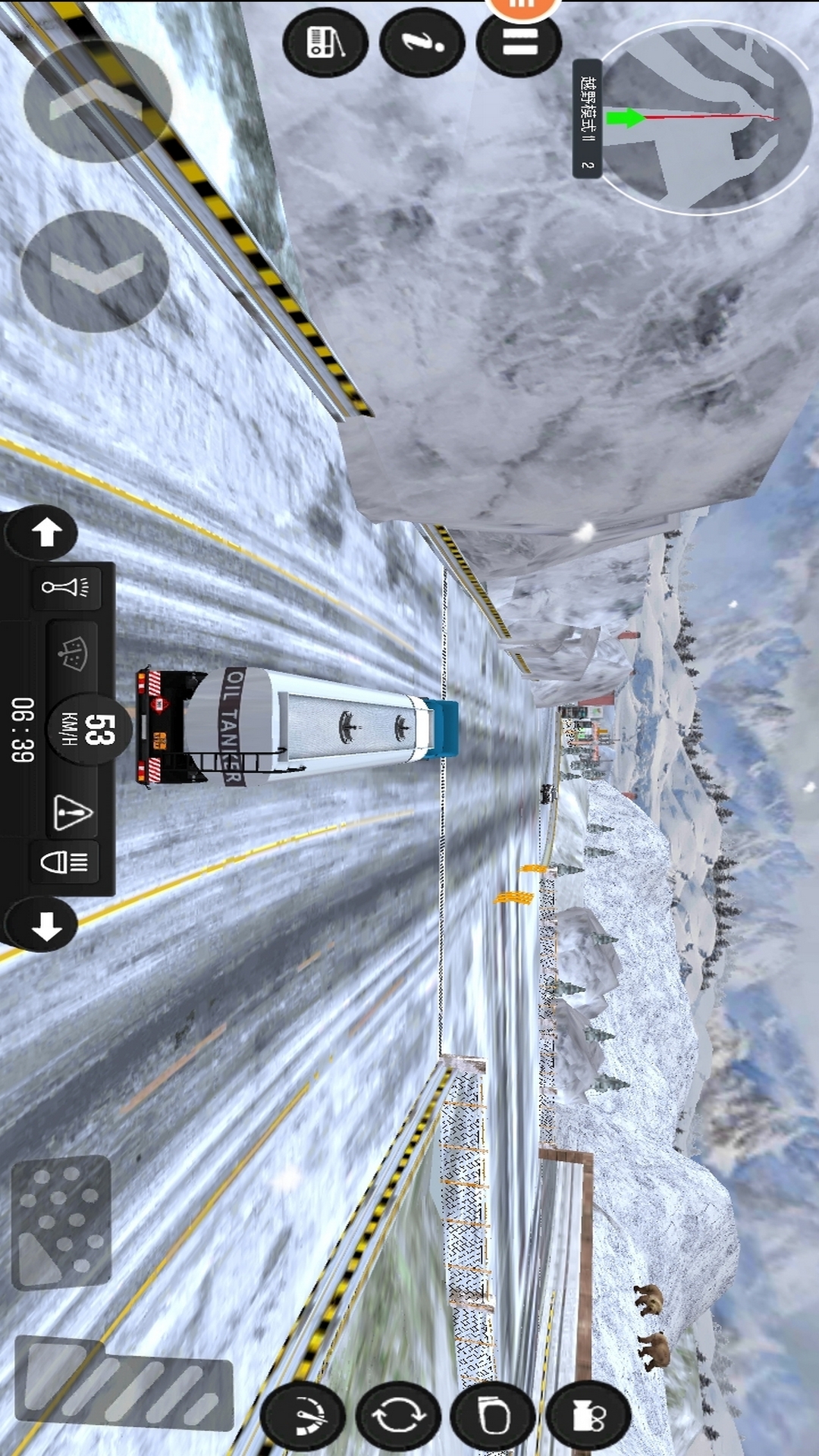Tap the solid white down arrow button

coord(45,925)
